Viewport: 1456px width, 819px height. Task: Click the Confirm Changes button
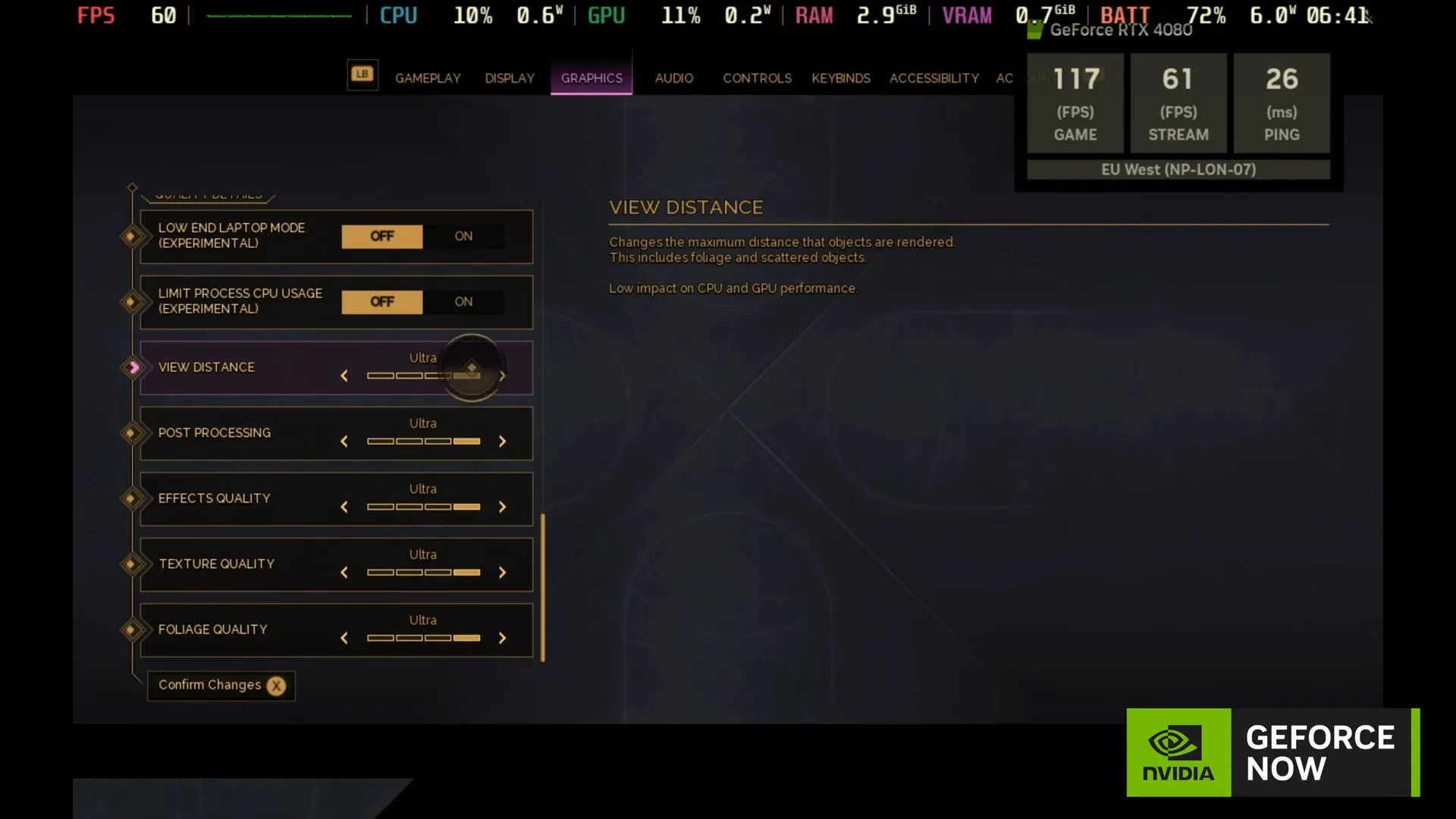[220, 686]
